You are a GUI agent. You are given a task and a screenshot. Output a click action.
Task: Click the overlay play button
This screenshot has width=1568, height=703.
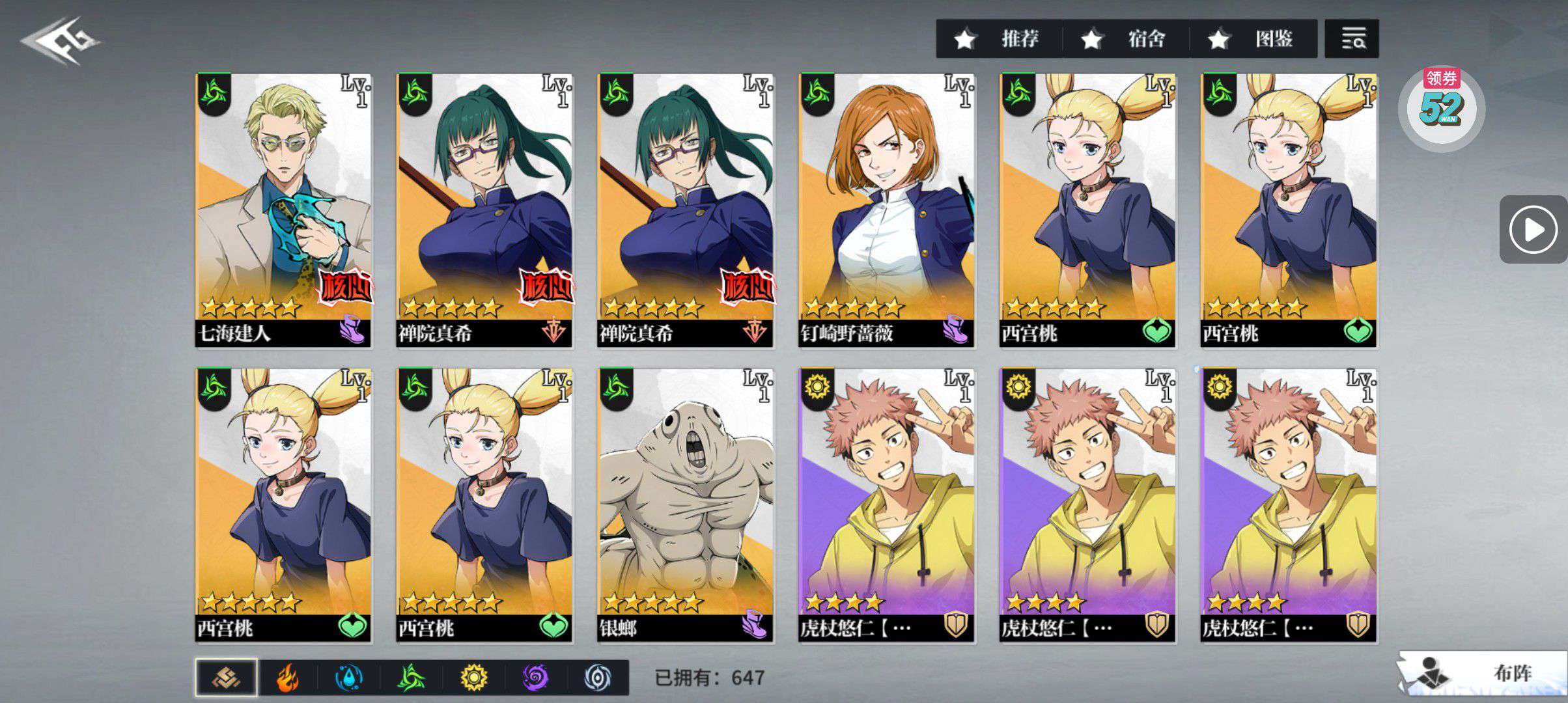[x=1533, y=229]
